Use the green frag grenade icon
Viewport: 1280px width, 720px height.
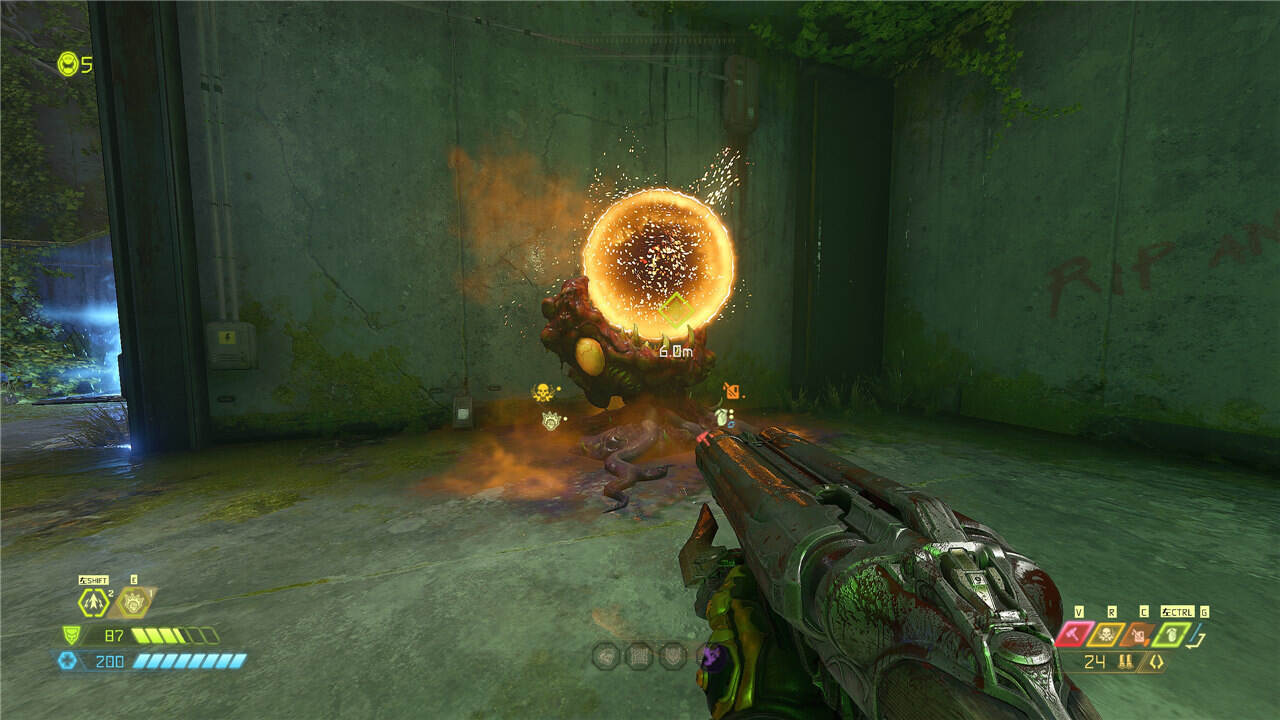pyautogui.click(x=1170, y=634)
